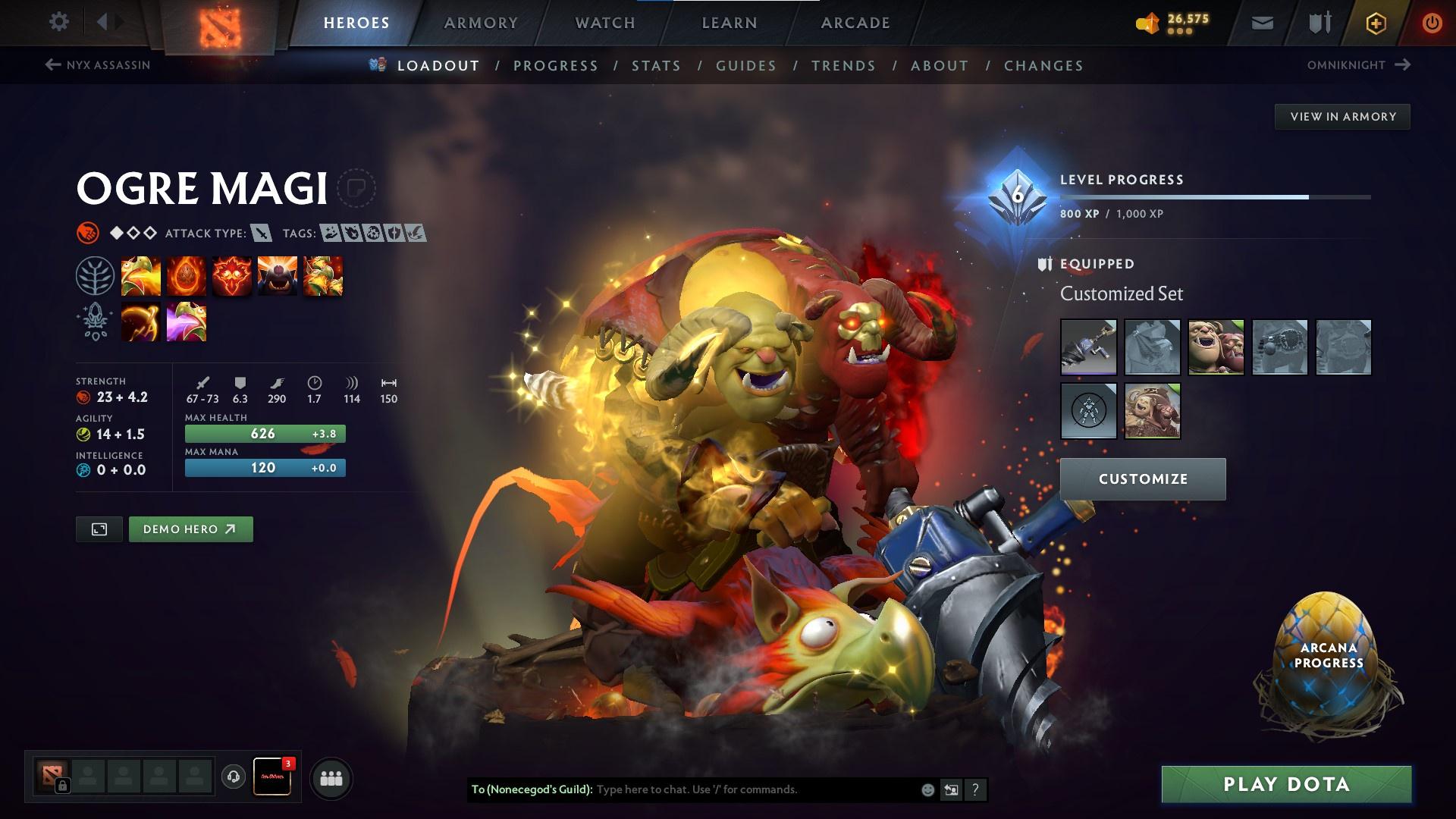This screenshot has width=1456, height=819.
Task: Click the Dota Plus hexagon icon
Action: pos(1375,23)
